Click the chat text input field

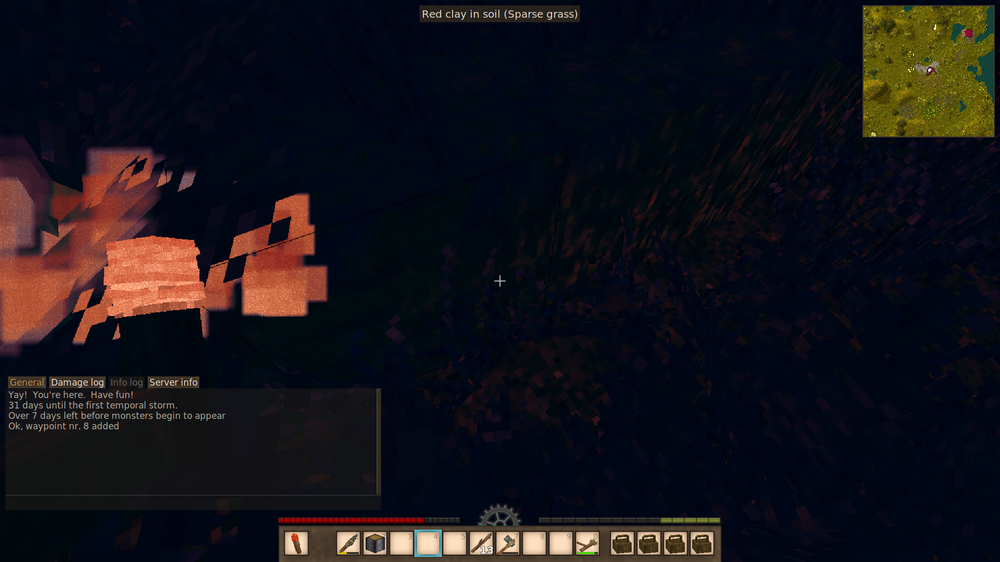click(x=190, y=502)
